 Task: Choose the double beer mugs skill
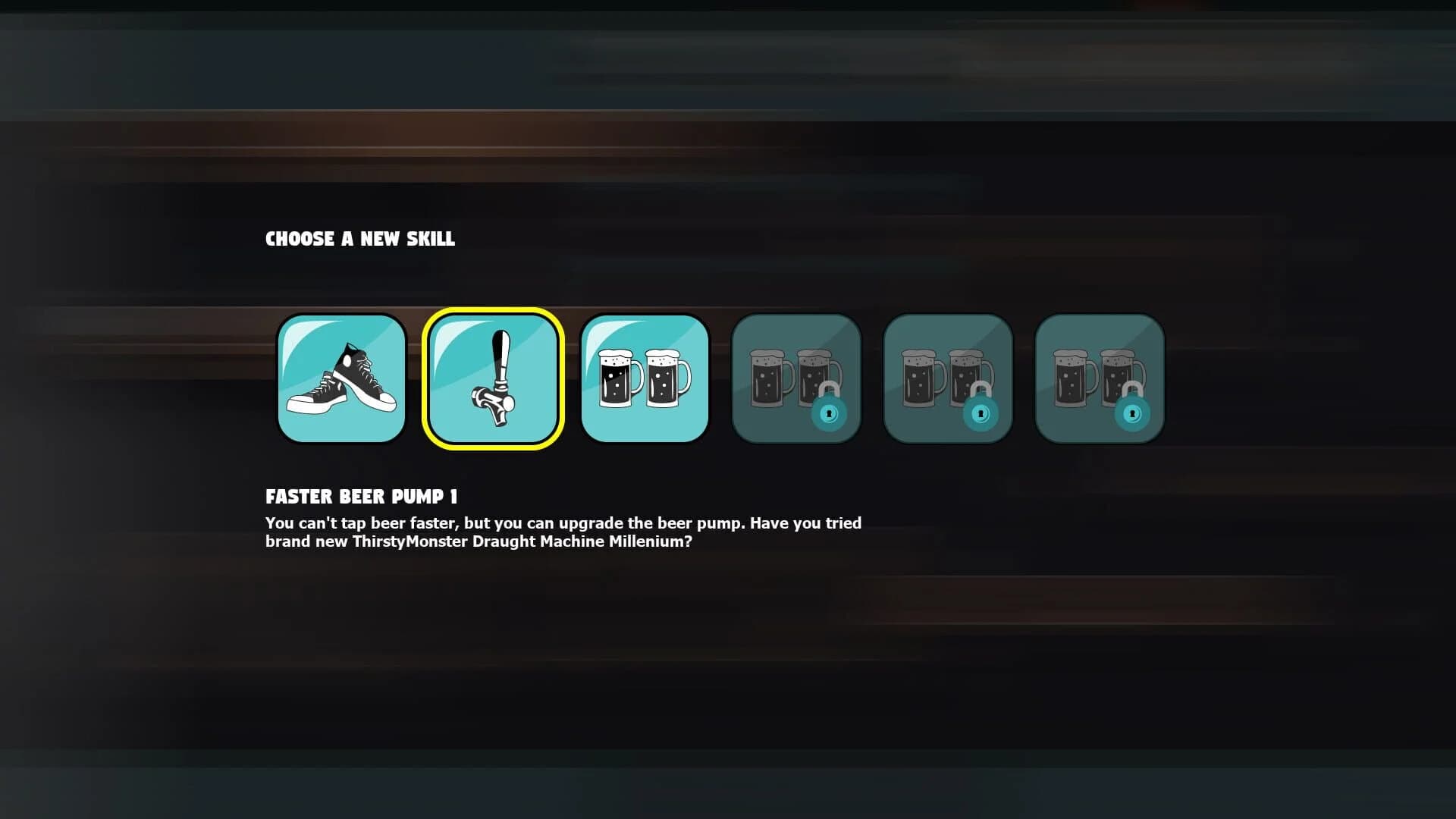pyautogui.click(x=645, y=378)
